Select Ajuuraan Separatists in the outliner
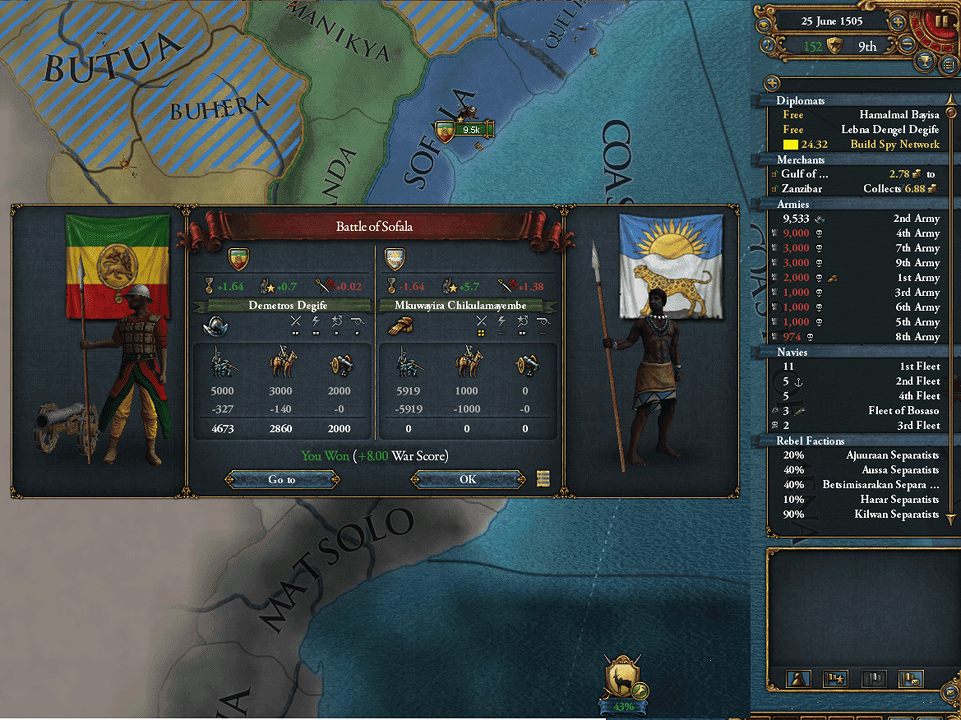The width and height of the screenshot is (961, 720). coord(860,455)
